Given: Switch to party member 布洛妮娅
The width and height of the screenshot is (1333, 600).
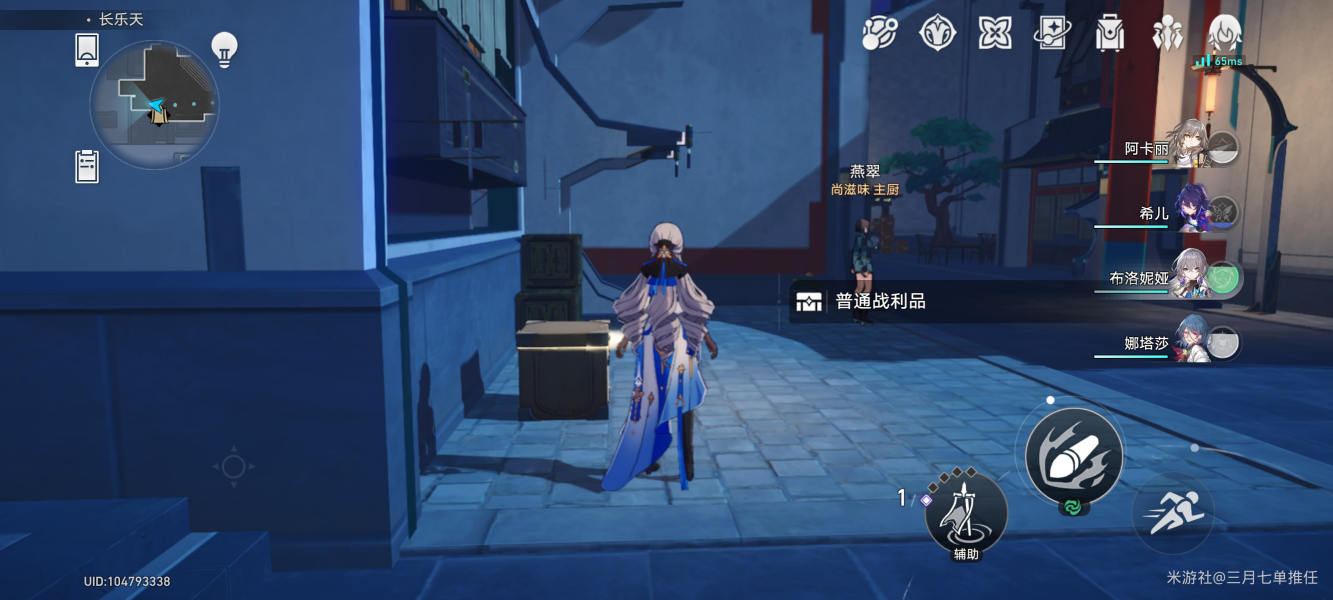Looking at the screenshot, I should (x=1190, y=278).
